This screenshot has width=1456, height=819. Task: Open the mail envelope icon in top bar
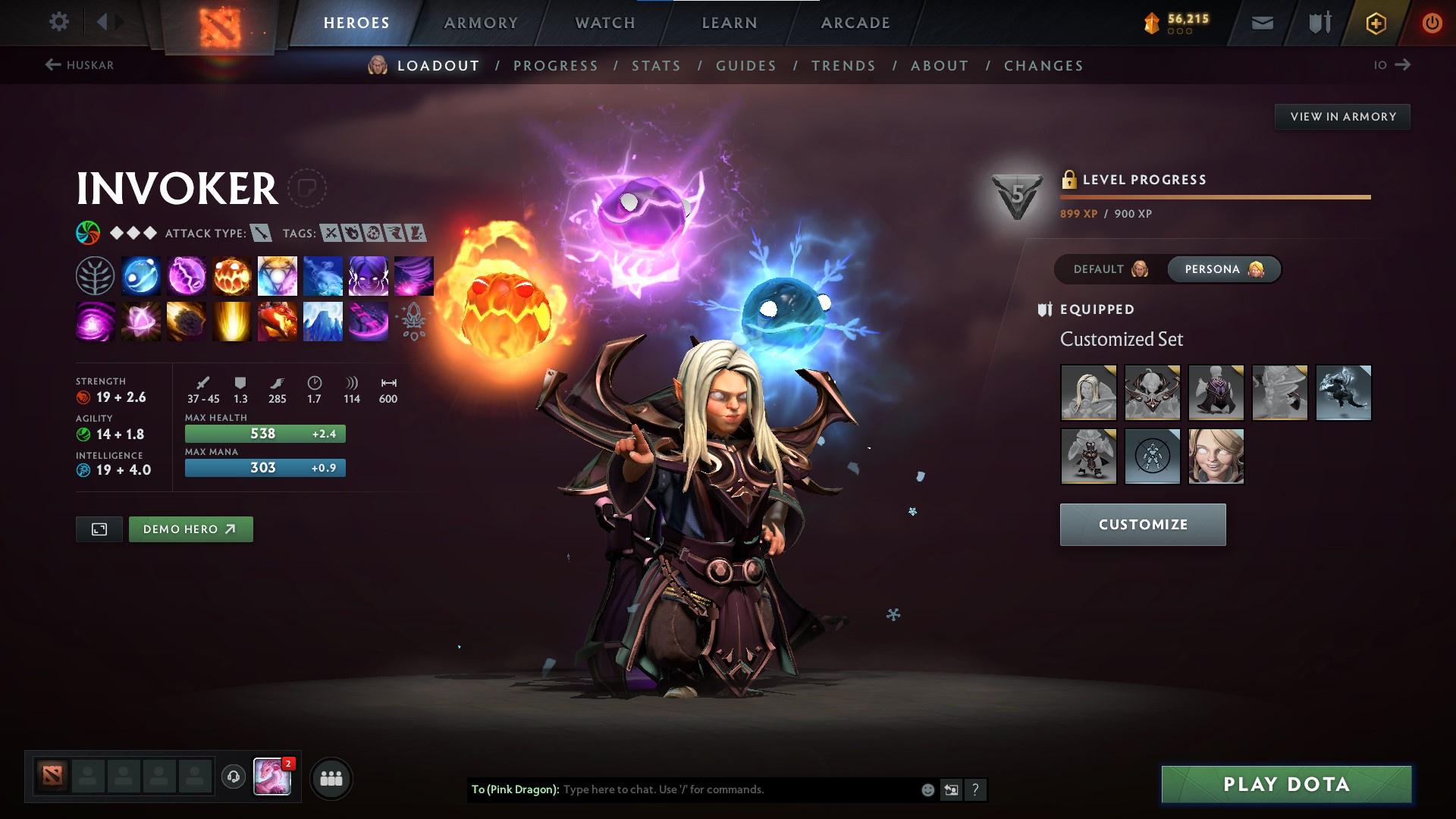[1262, 22]
